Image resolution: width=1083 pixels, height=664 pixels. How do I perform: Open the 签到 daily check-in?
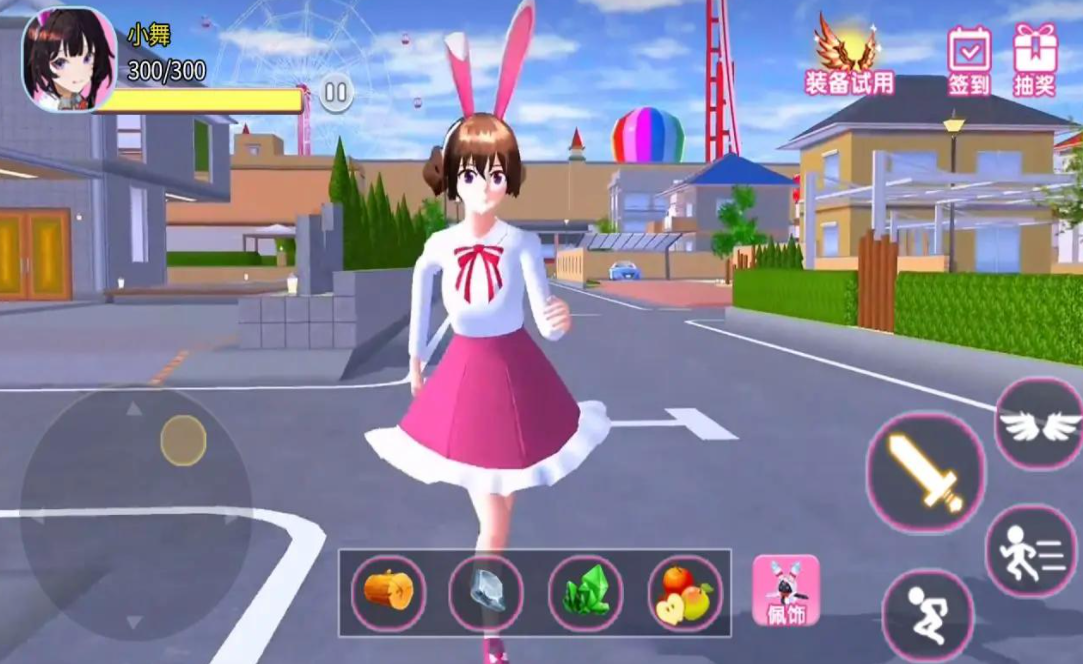[x=969, y=60]
